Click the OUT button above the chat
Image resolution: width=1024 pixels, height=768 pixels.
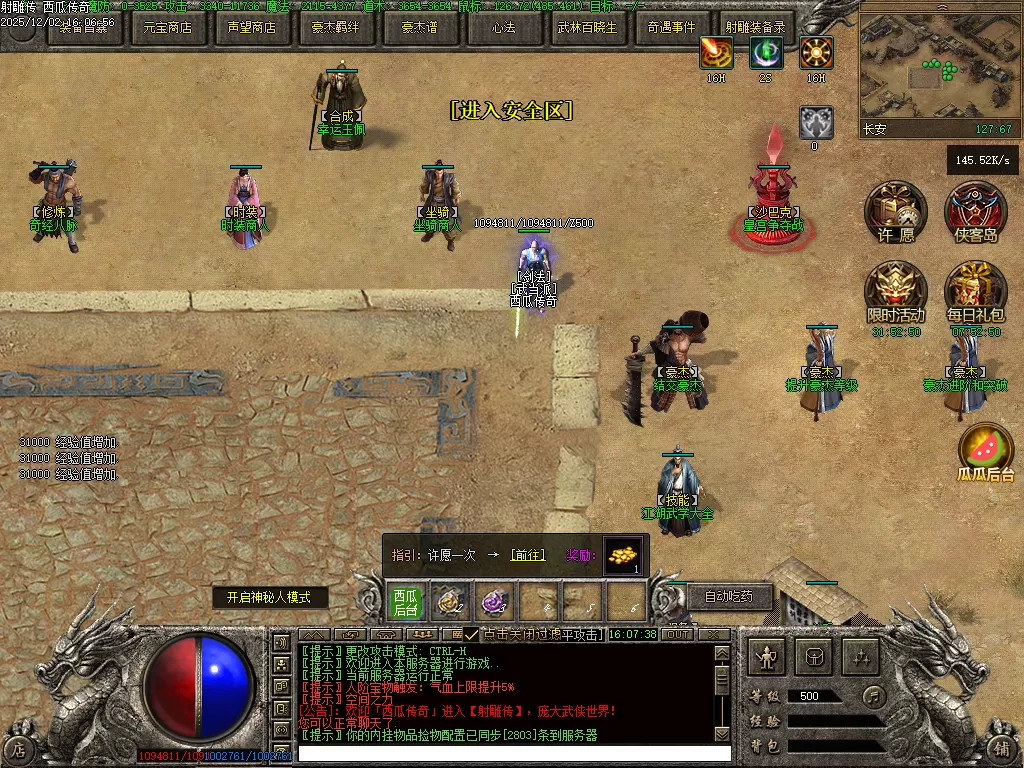(x=678, y=634)
